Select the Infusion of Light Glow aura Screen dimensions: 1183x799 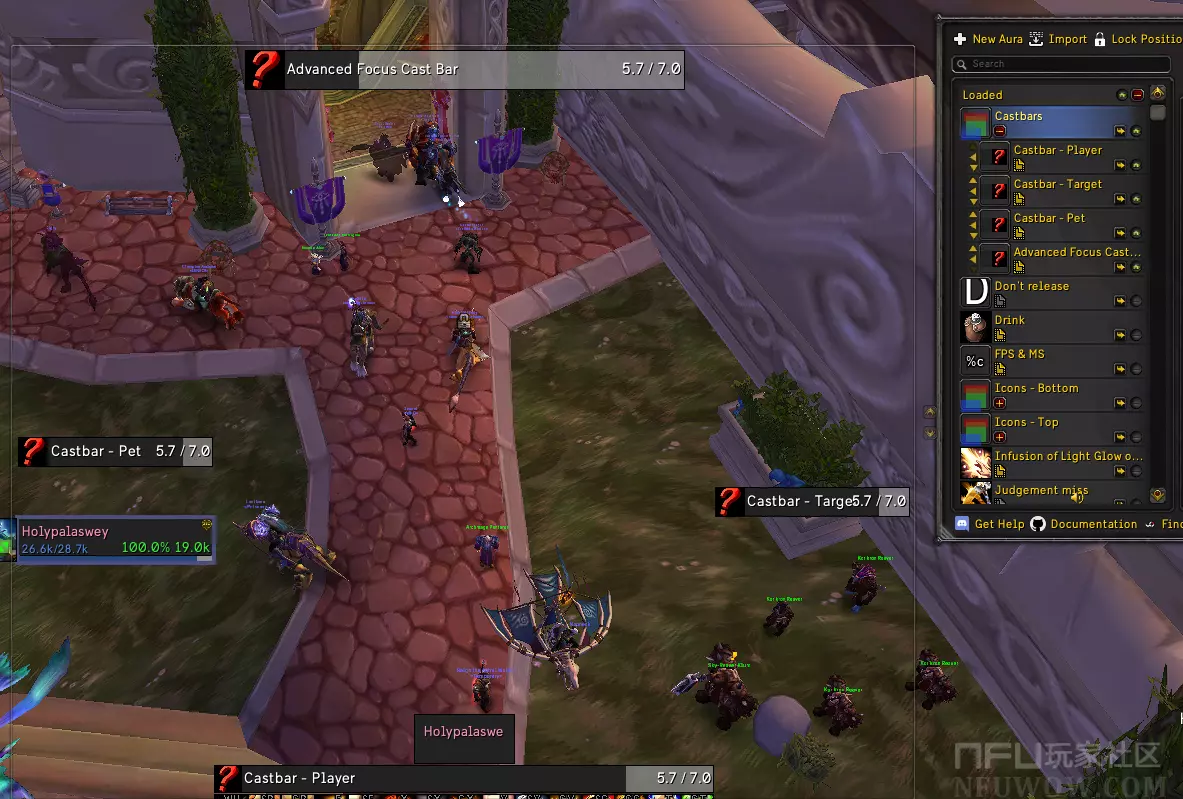[1067, 457]
